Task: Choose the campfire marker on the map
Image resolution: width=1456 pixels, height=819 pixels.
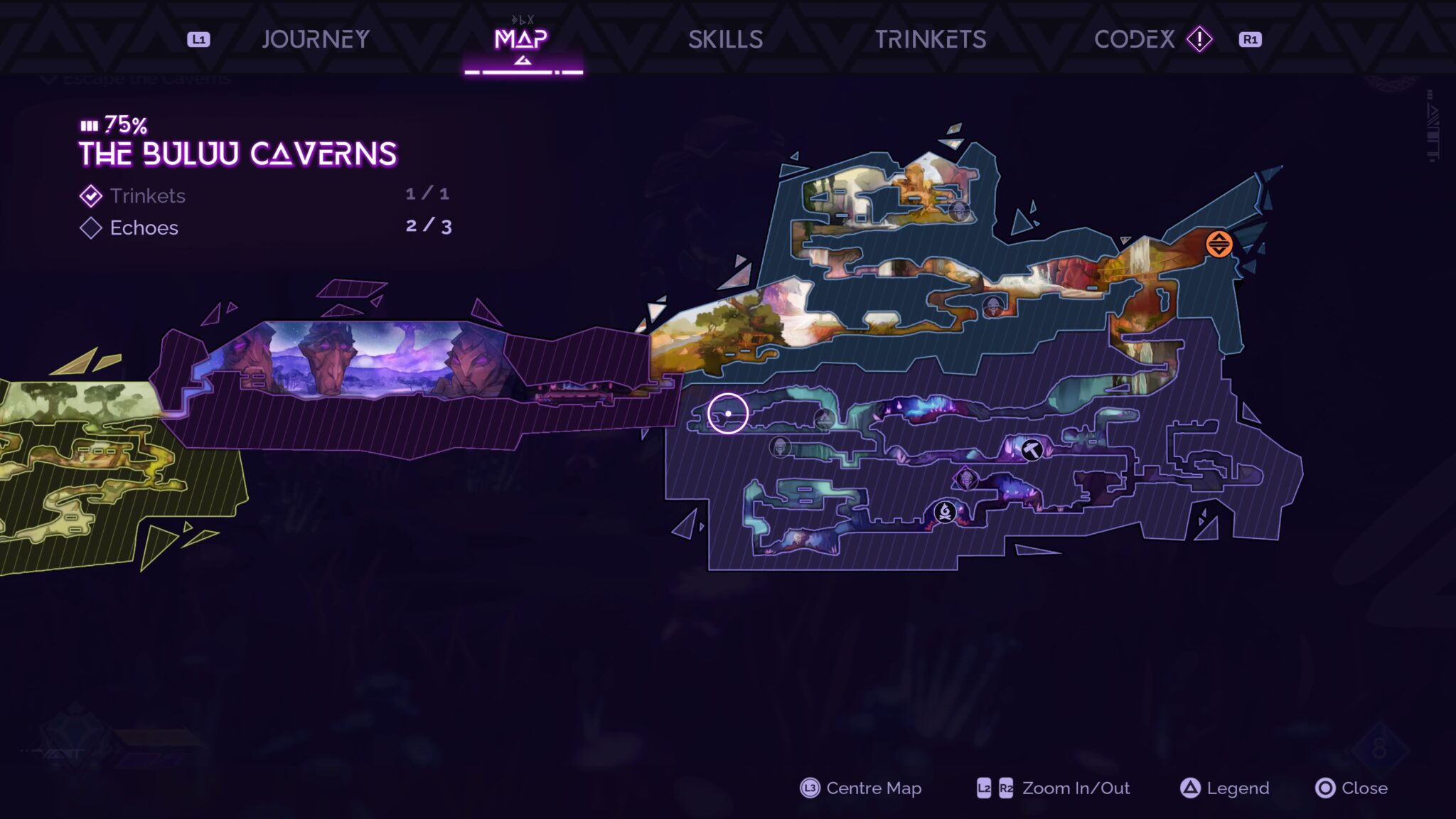Action: coord(945,511)
